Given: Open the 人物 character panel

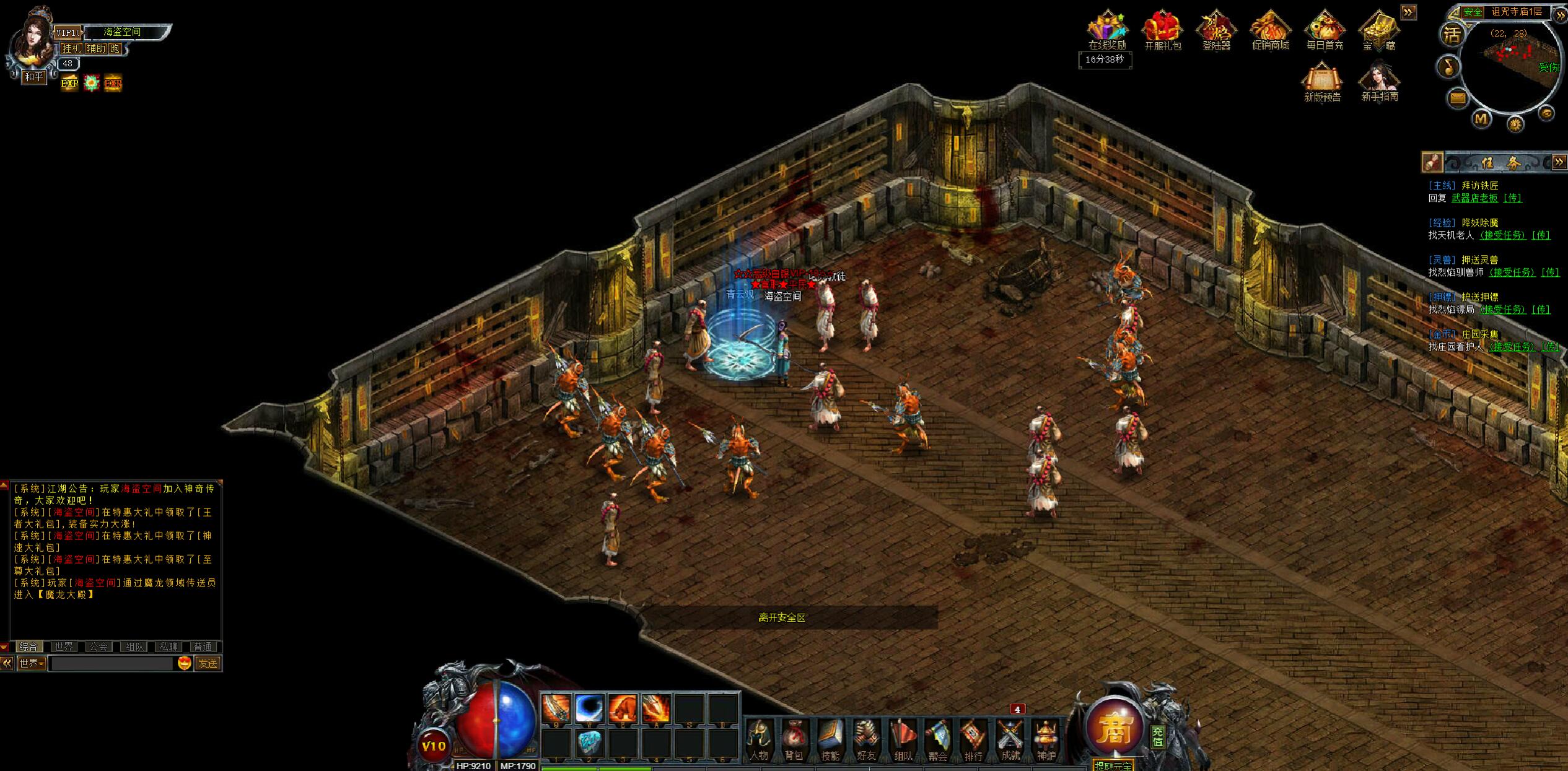Looking at the screenshot, I should point(759,740).
